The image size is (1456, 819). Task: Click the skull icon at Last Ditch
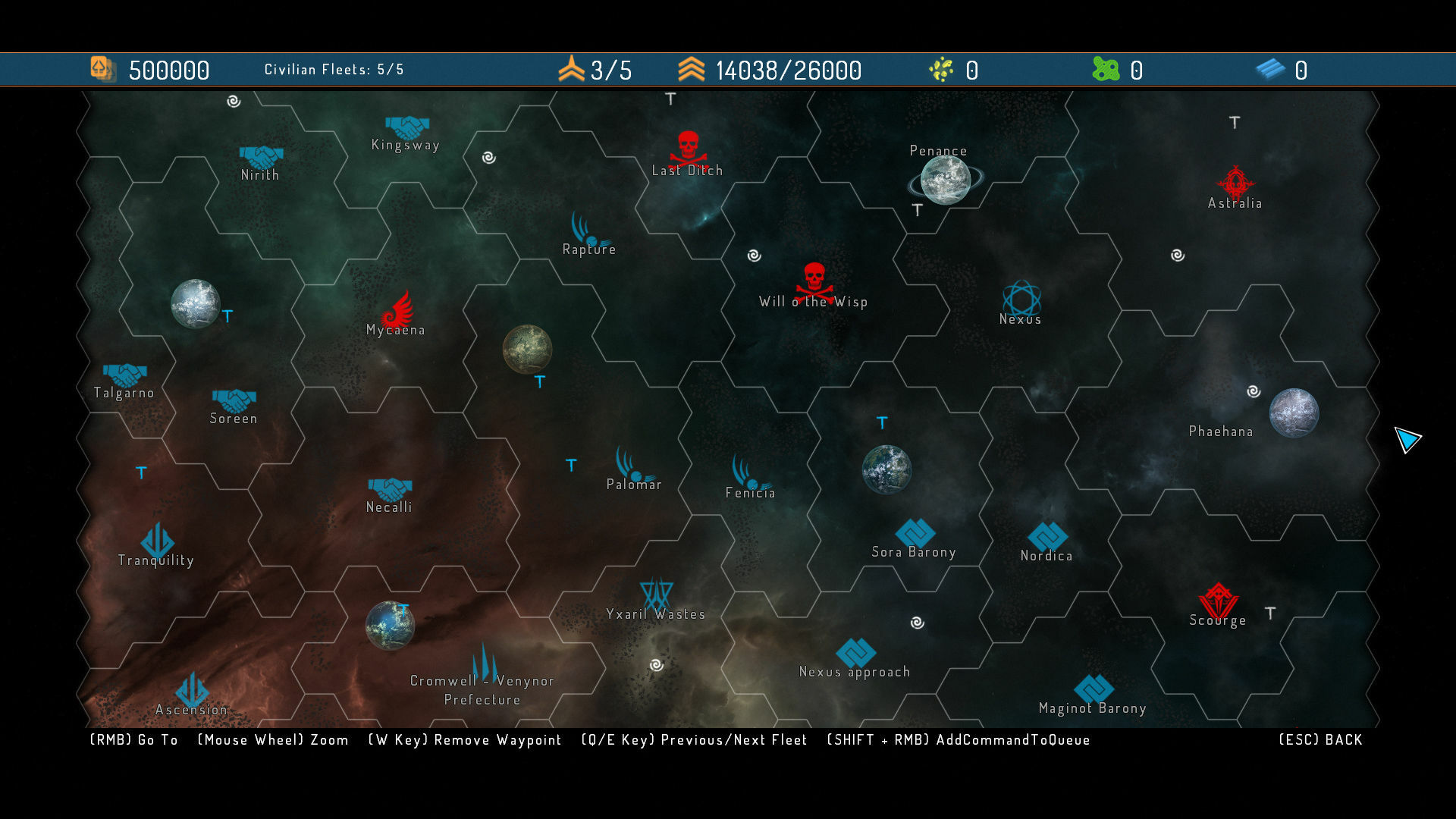[x=687, y=146]
